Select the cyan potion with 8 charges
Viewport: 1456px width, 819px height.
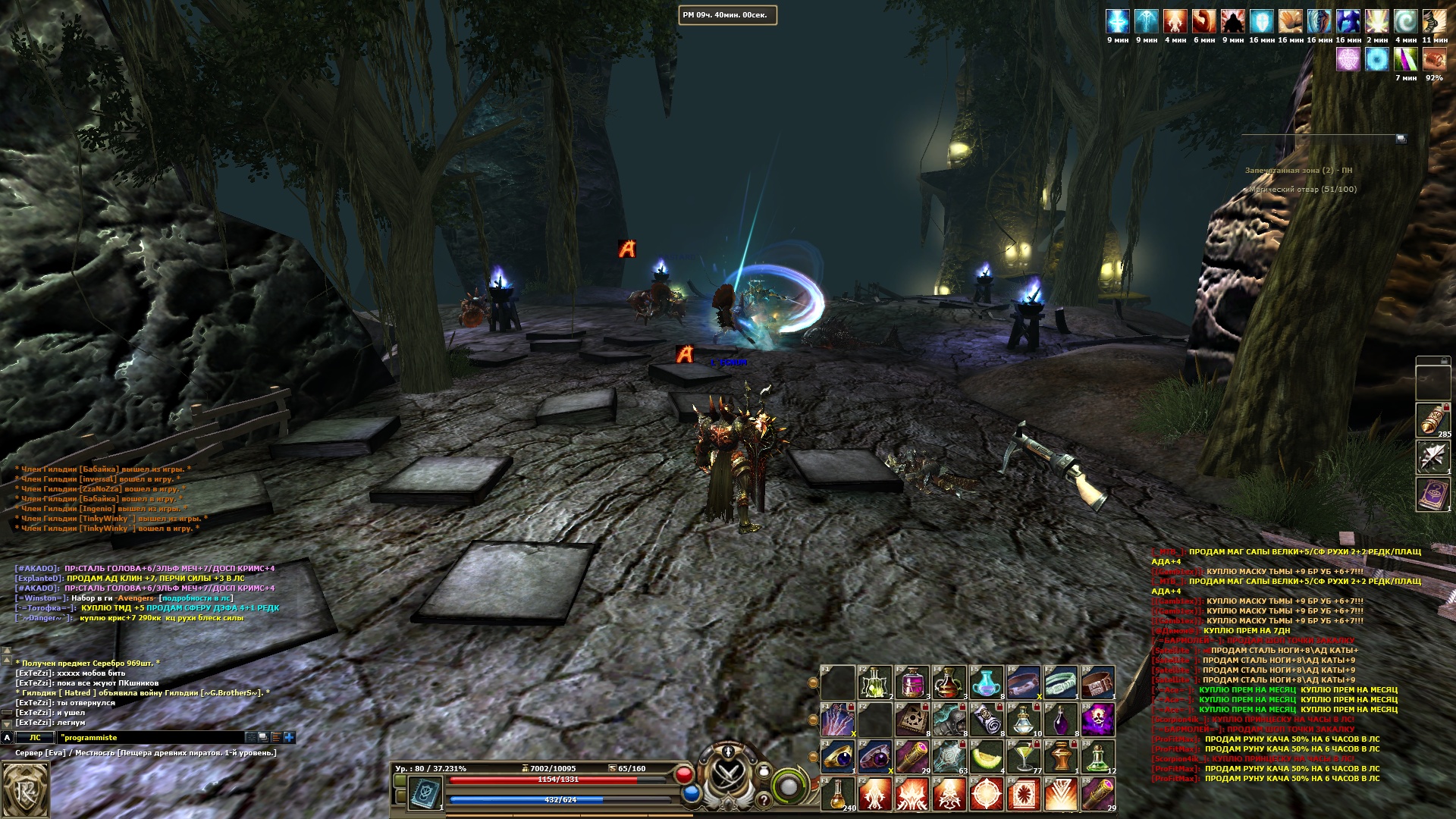pyautogui.click(x=987, y=682)
